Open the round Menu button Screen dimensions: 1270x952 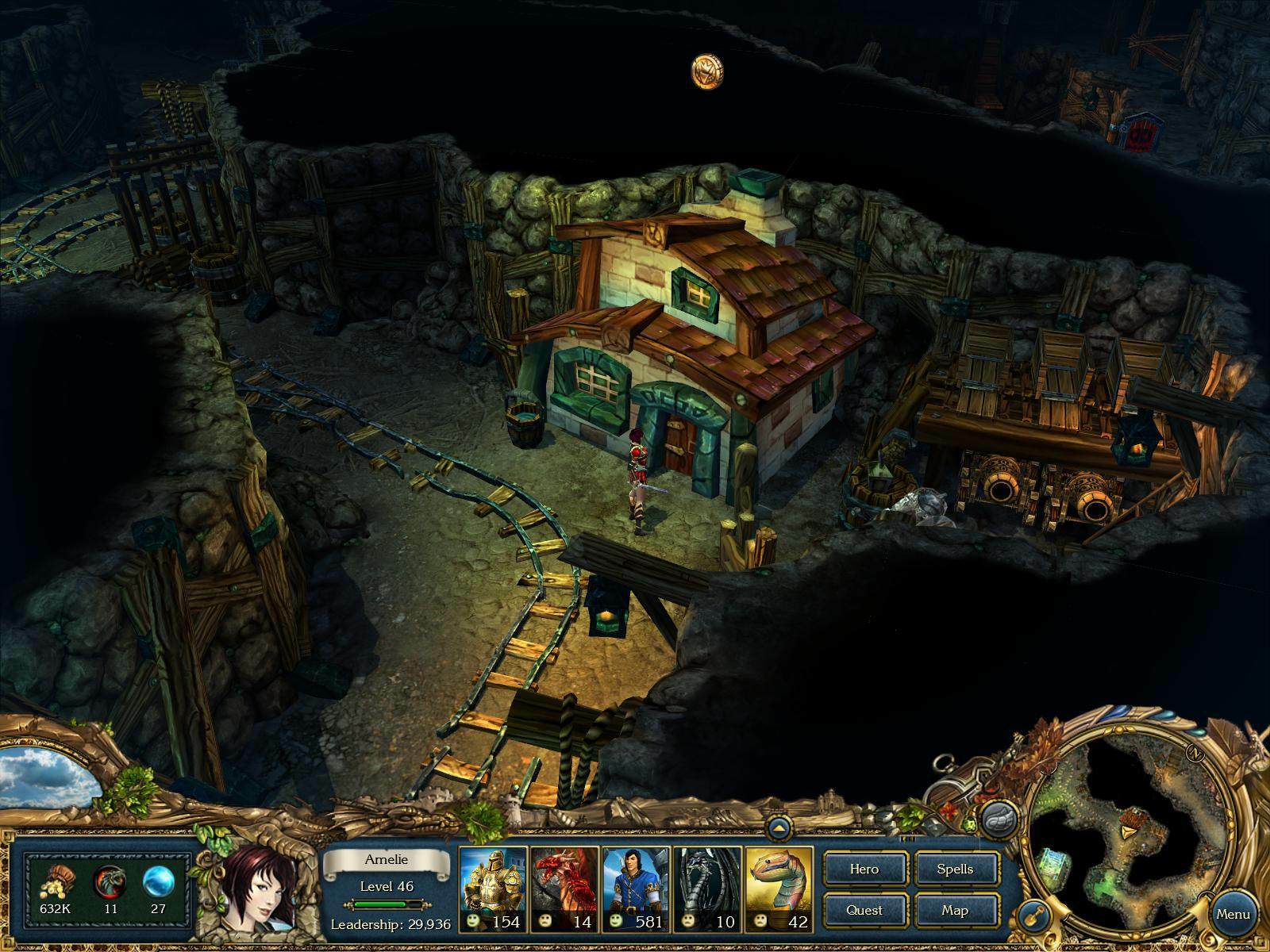tap(1233, 913)
